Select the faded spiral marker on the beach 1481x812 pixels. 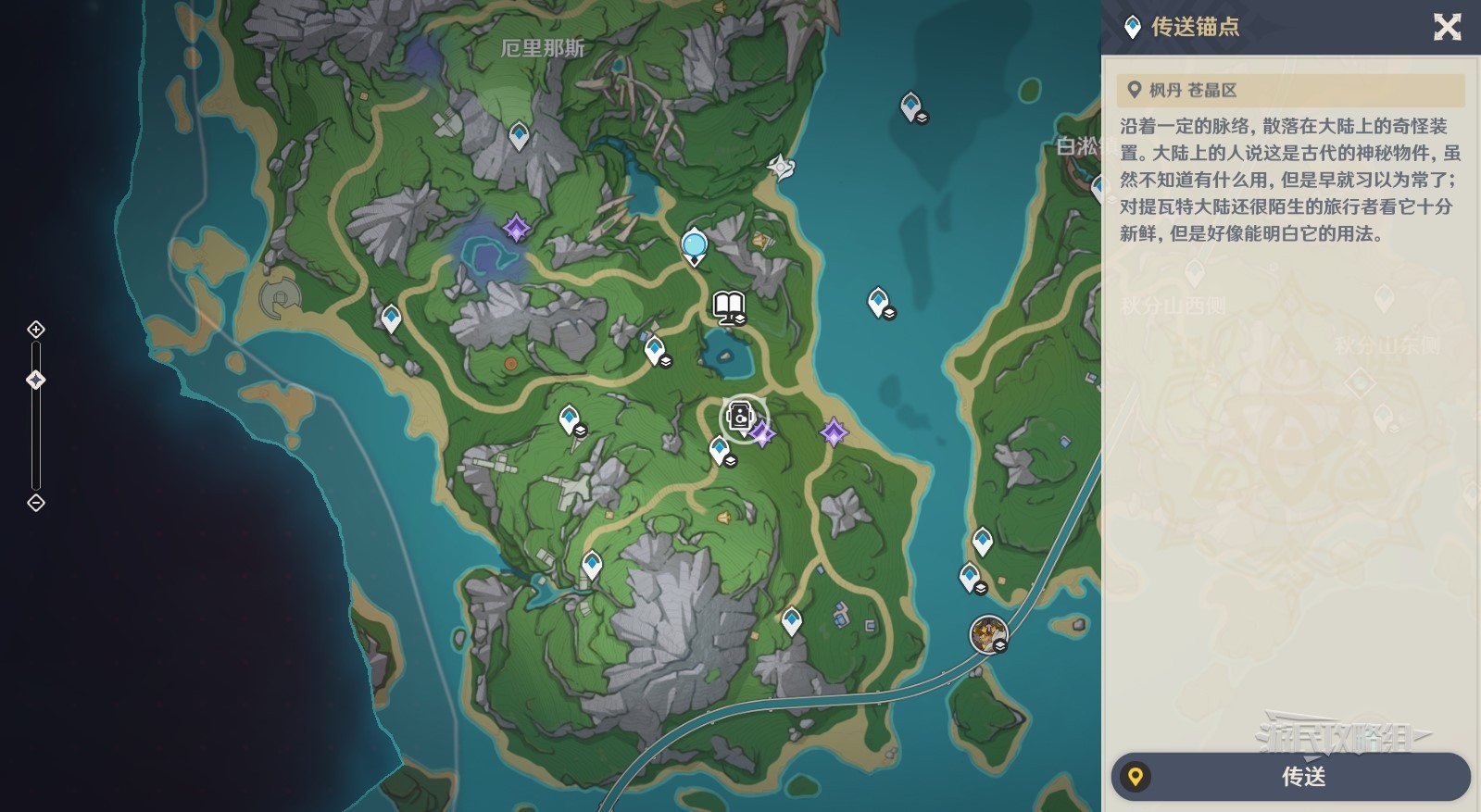point(279,298)
